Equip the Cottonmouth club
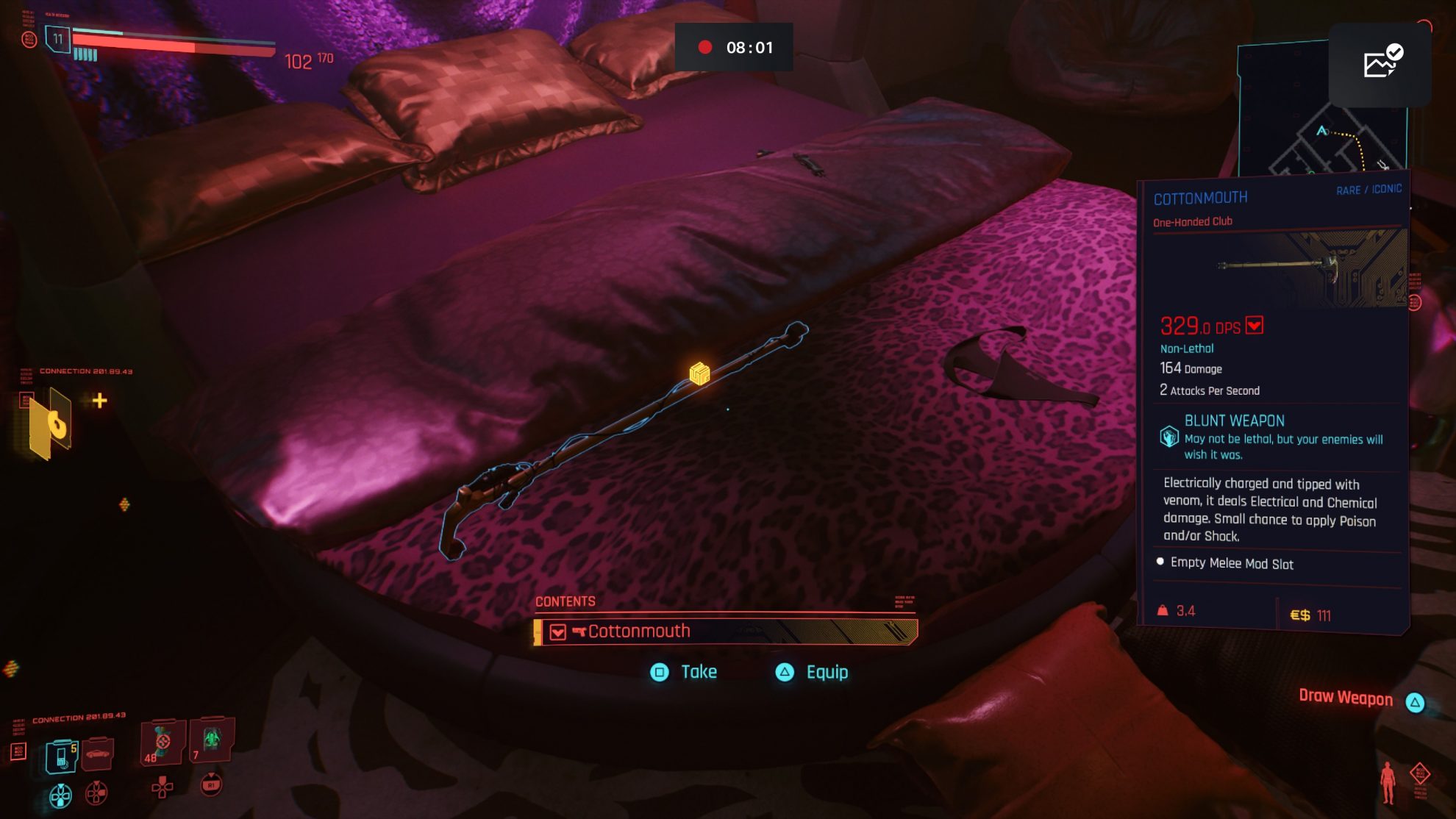This screenshot has height=819, width=1456. [813, 672]
